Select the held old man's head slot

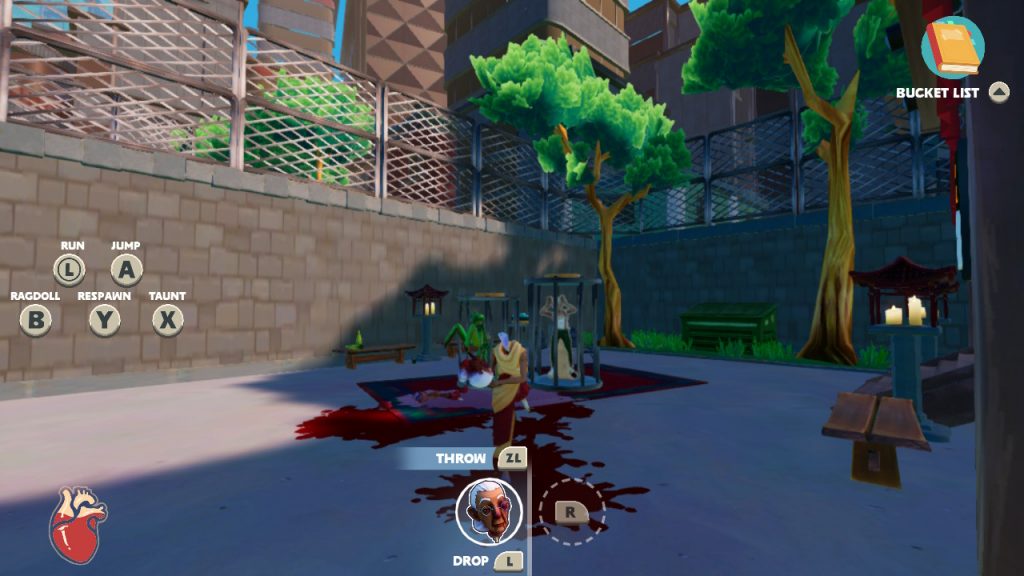pos(489,511)
